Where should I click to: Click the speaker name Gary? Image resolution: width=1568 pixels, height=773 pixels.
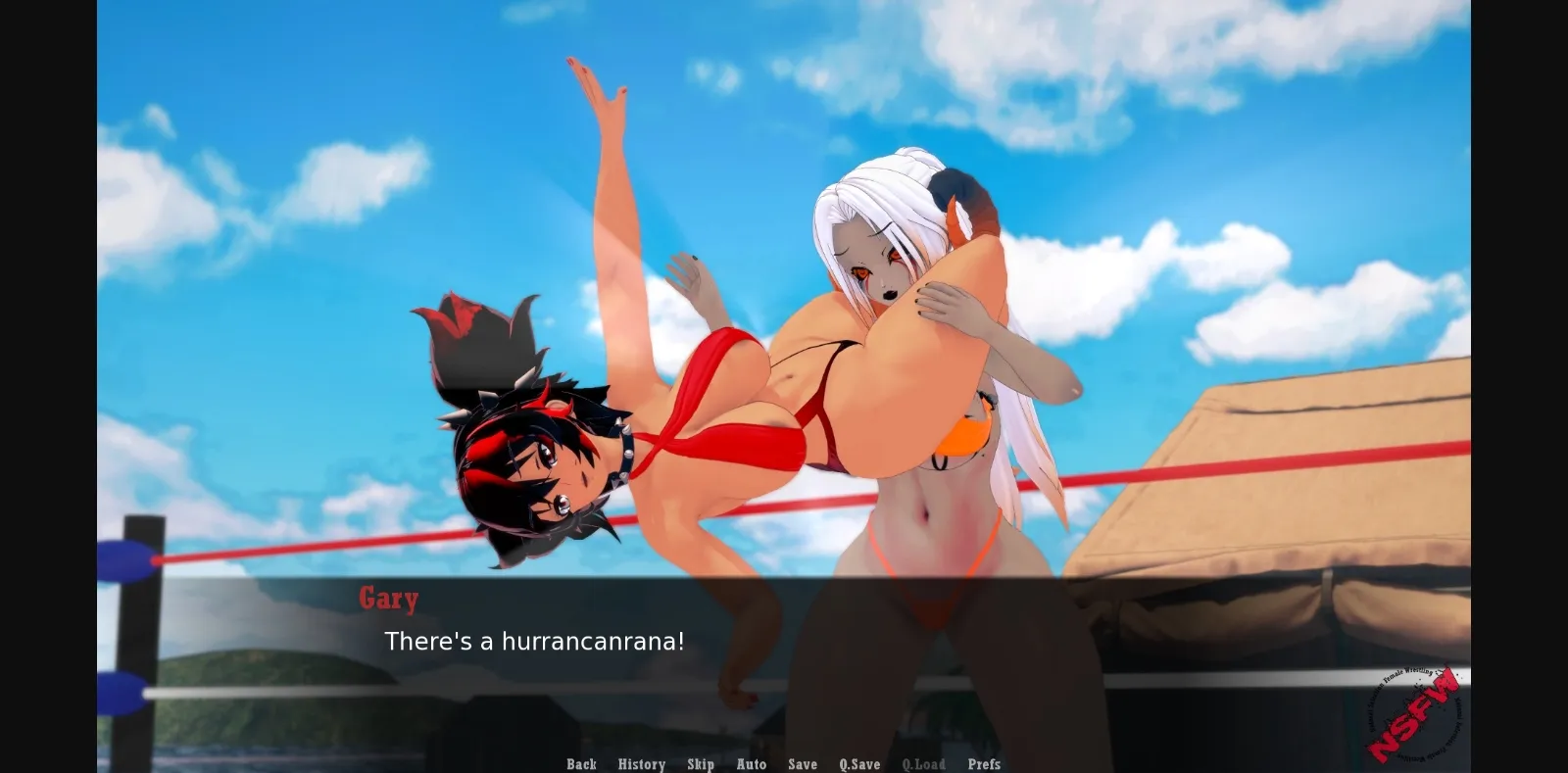click(388, 599)
